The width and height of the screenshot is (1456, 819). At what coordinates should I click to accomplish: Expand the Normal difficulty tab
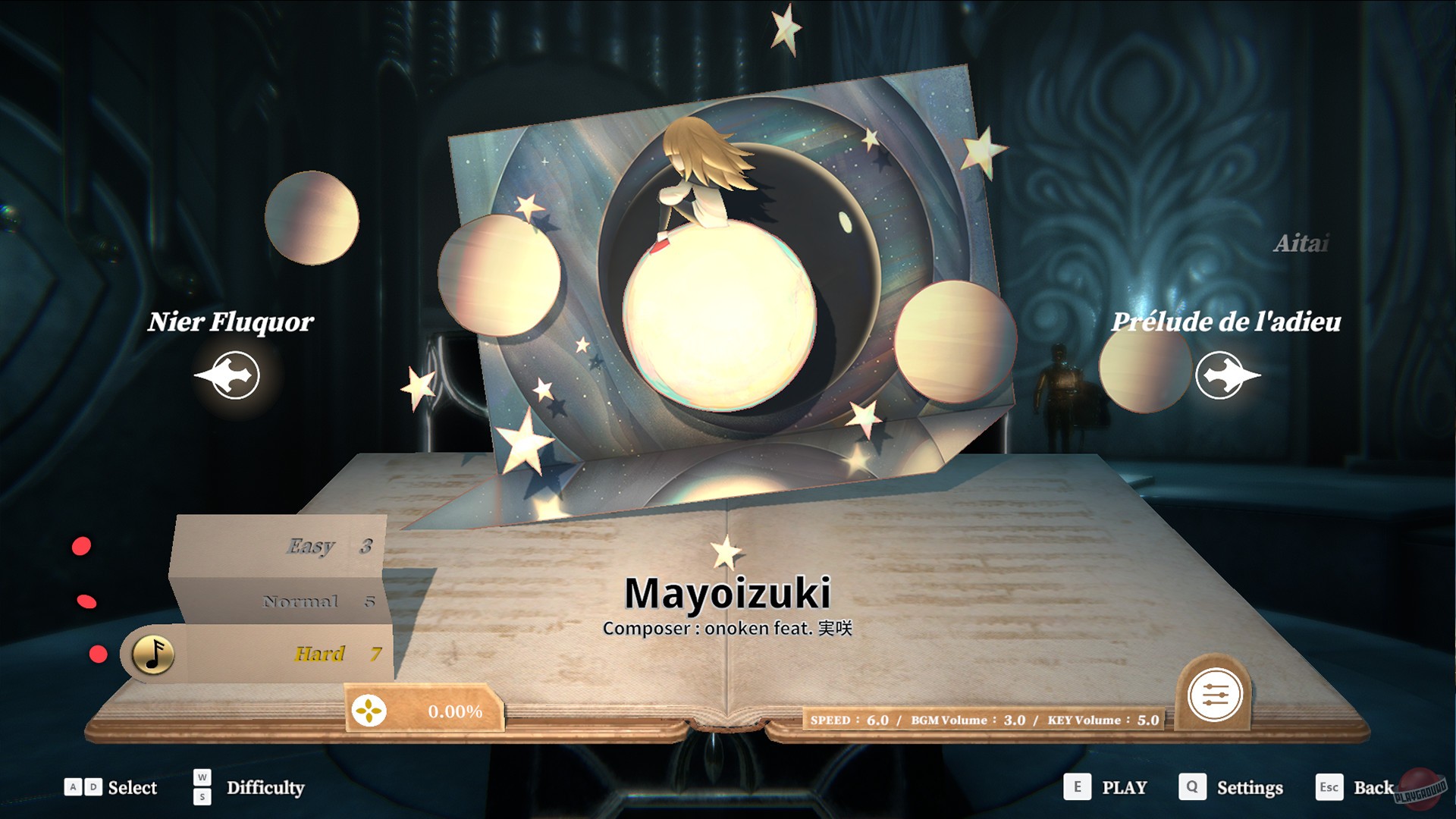300,601
